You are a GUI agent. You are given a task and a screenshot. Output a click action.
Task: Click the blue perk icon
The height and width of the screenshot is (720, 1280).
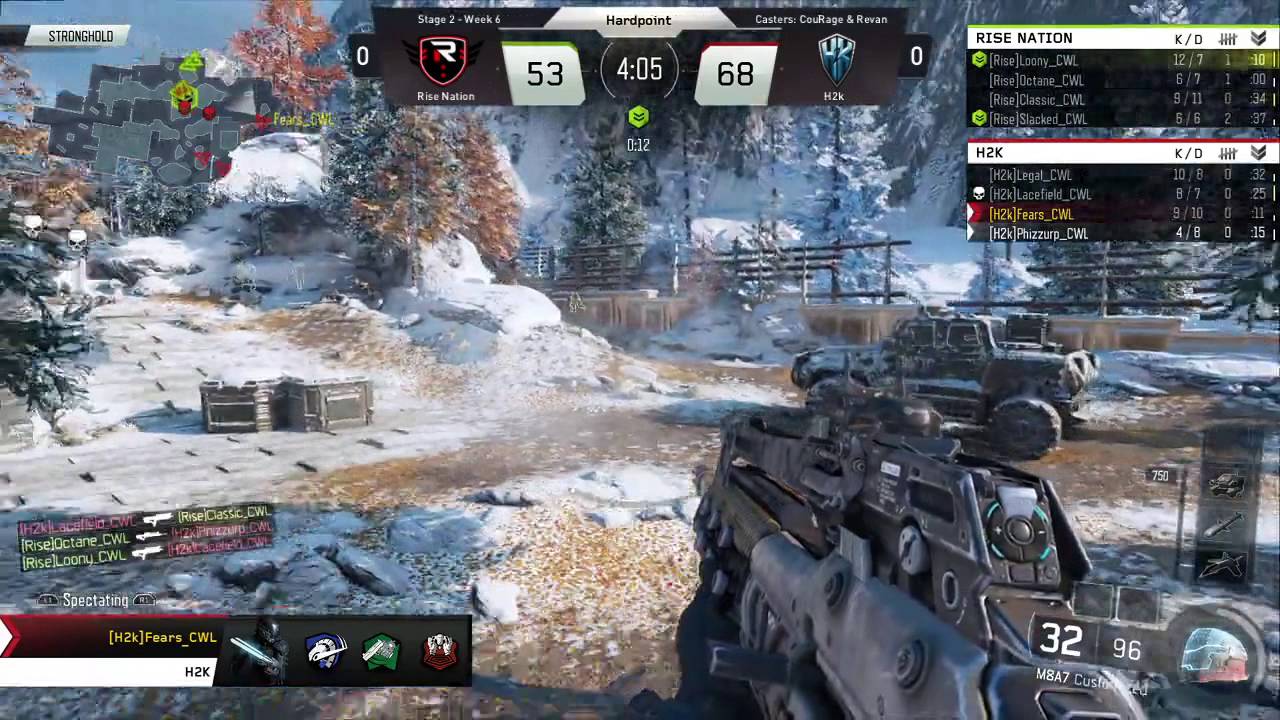(x=326, y=651)
